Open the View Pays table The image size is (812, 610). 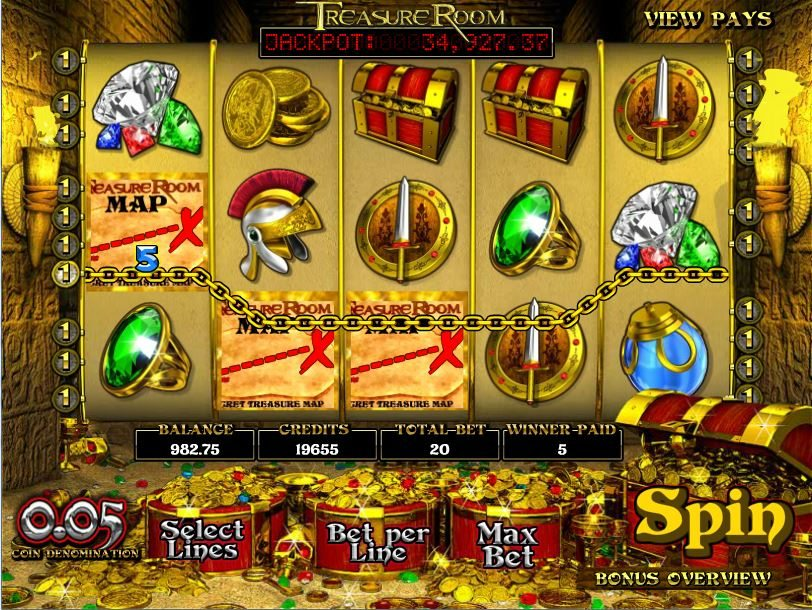click(x=707, y=19)
